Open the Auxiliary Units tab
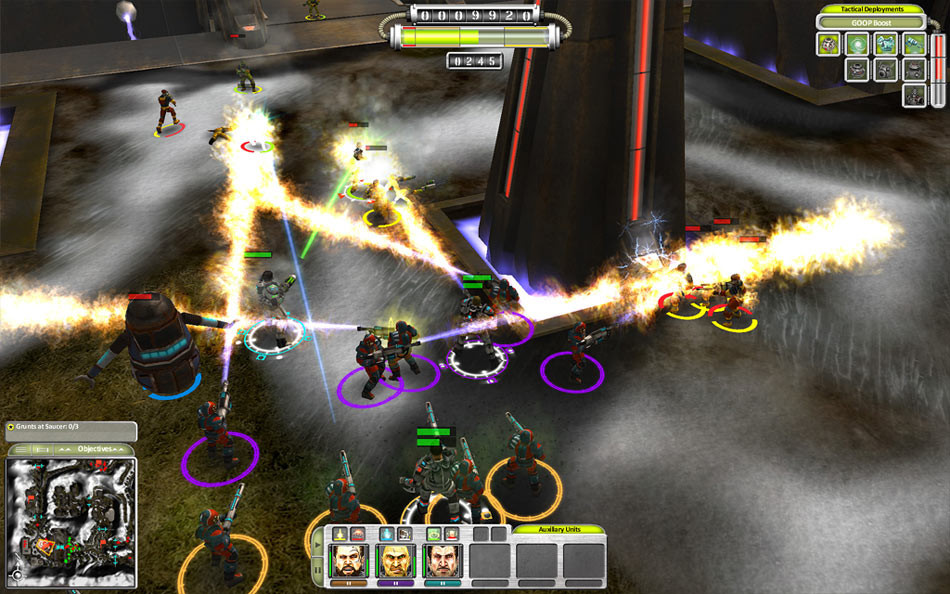The width and height of the screenshot is (950, 594). point(557,531)
